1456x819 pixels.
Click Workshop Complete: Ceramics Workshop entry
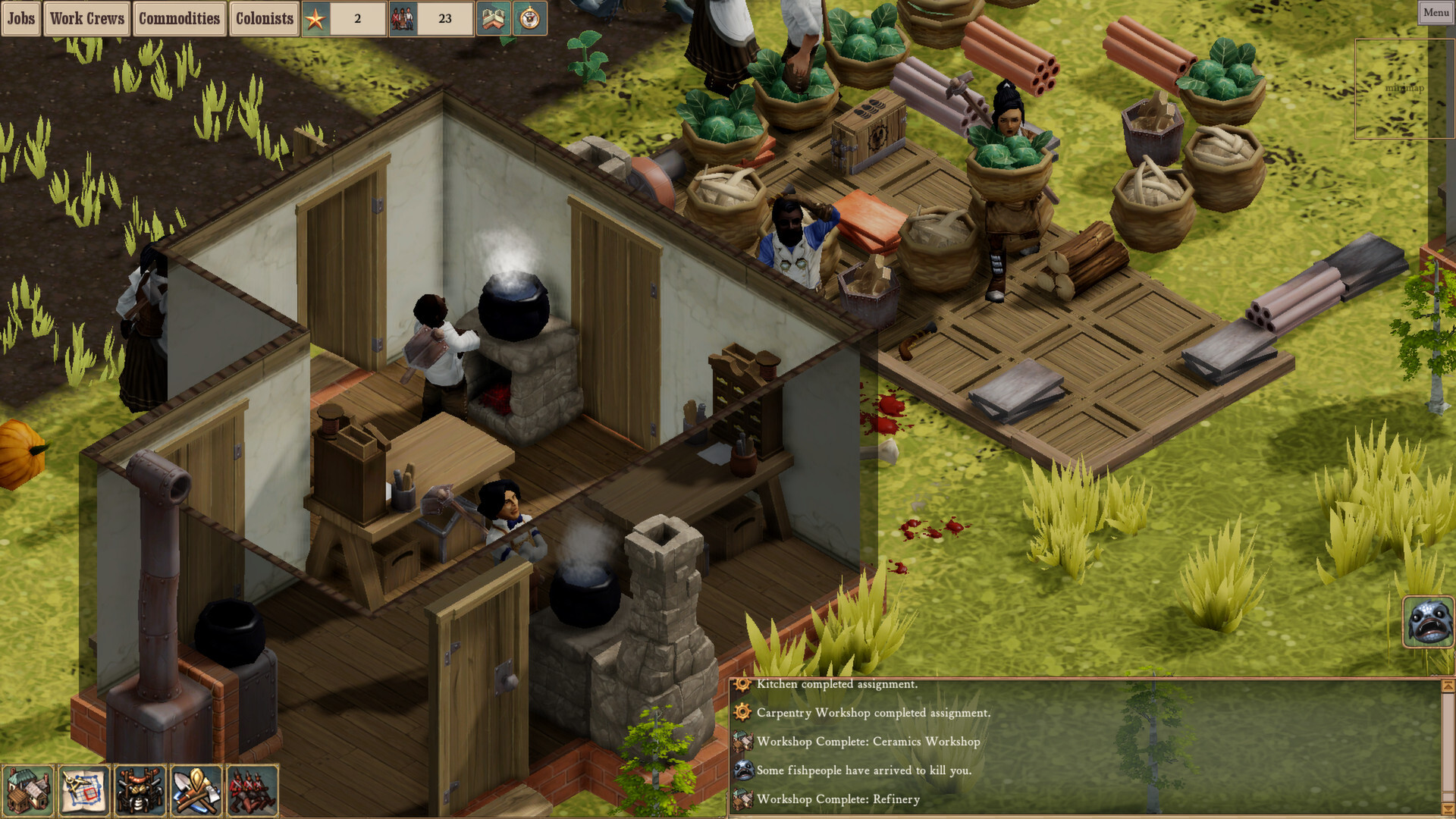[868, 742]
